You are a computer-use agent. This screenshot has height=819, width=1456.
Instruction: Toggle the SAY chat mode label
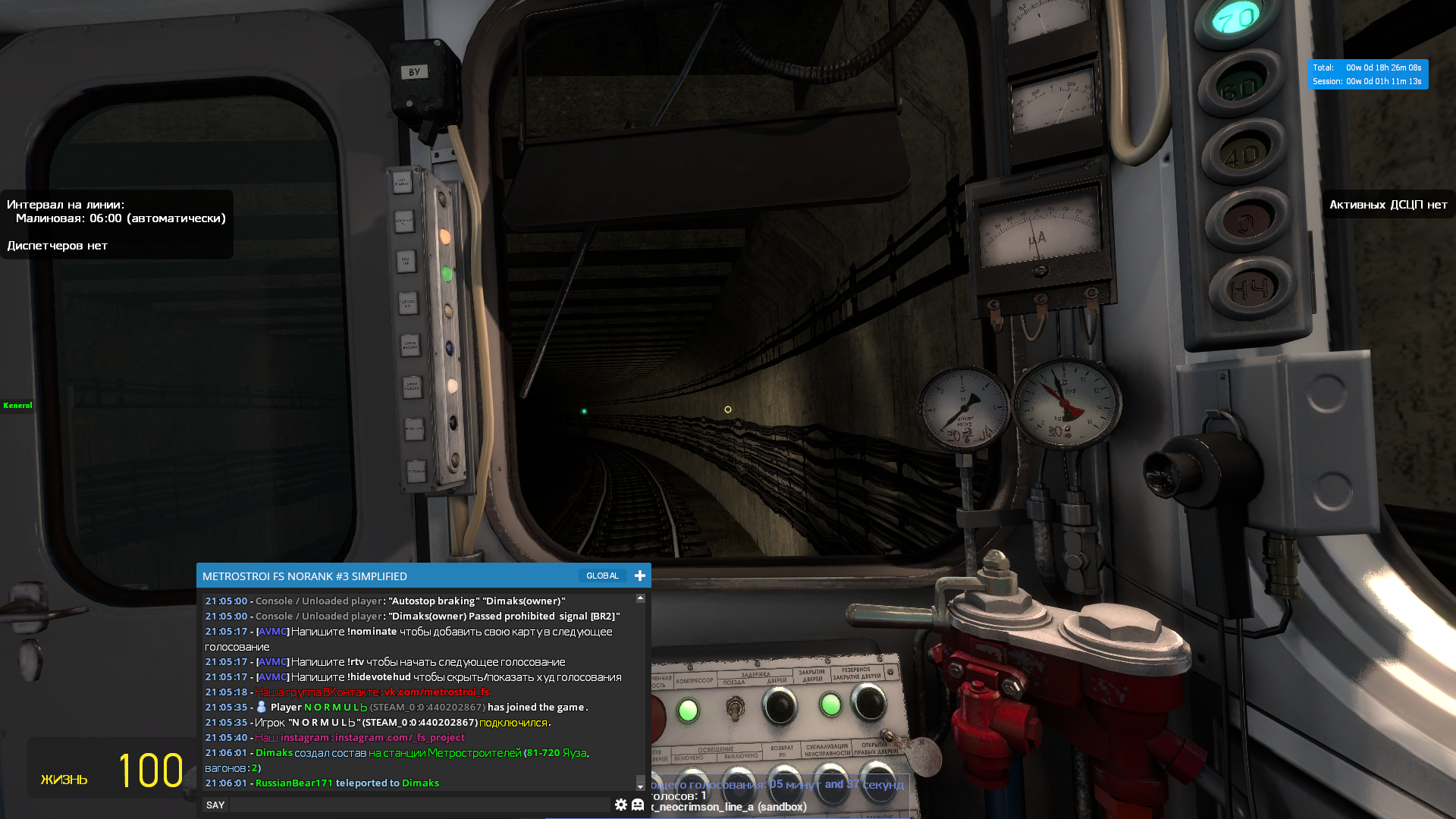[x=215, y=805]
